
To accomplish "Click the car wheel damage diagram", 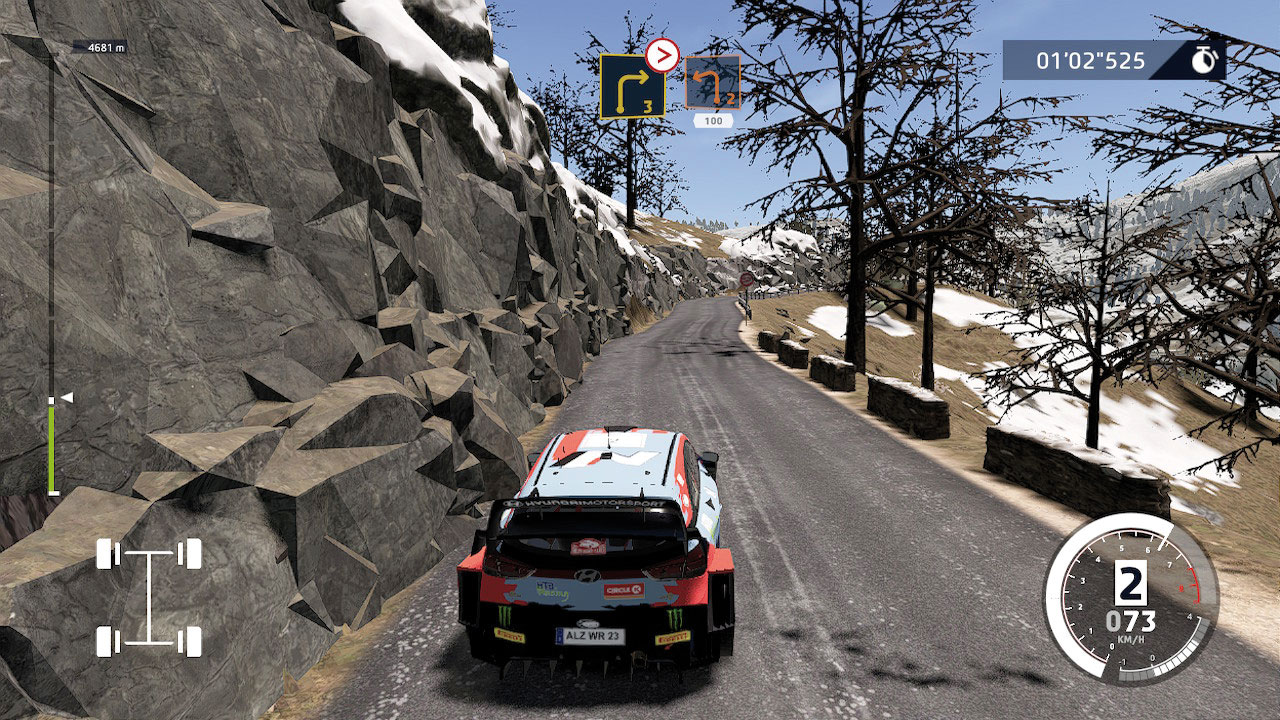I will tap(149, 597).
